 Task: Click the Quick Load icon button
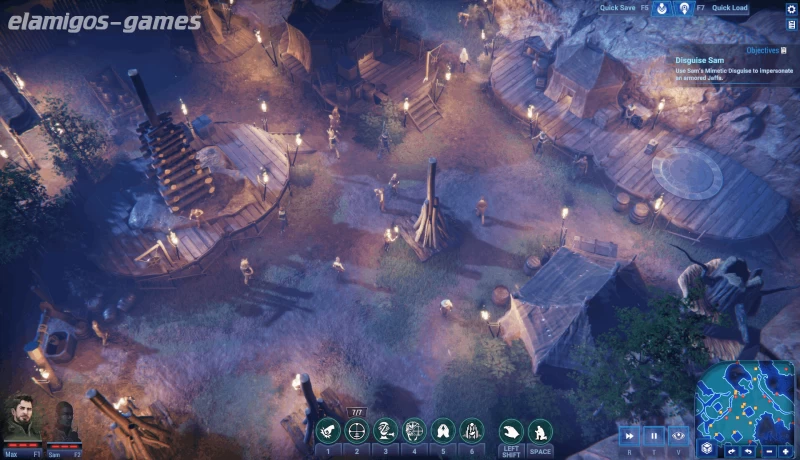pos(685,8)
